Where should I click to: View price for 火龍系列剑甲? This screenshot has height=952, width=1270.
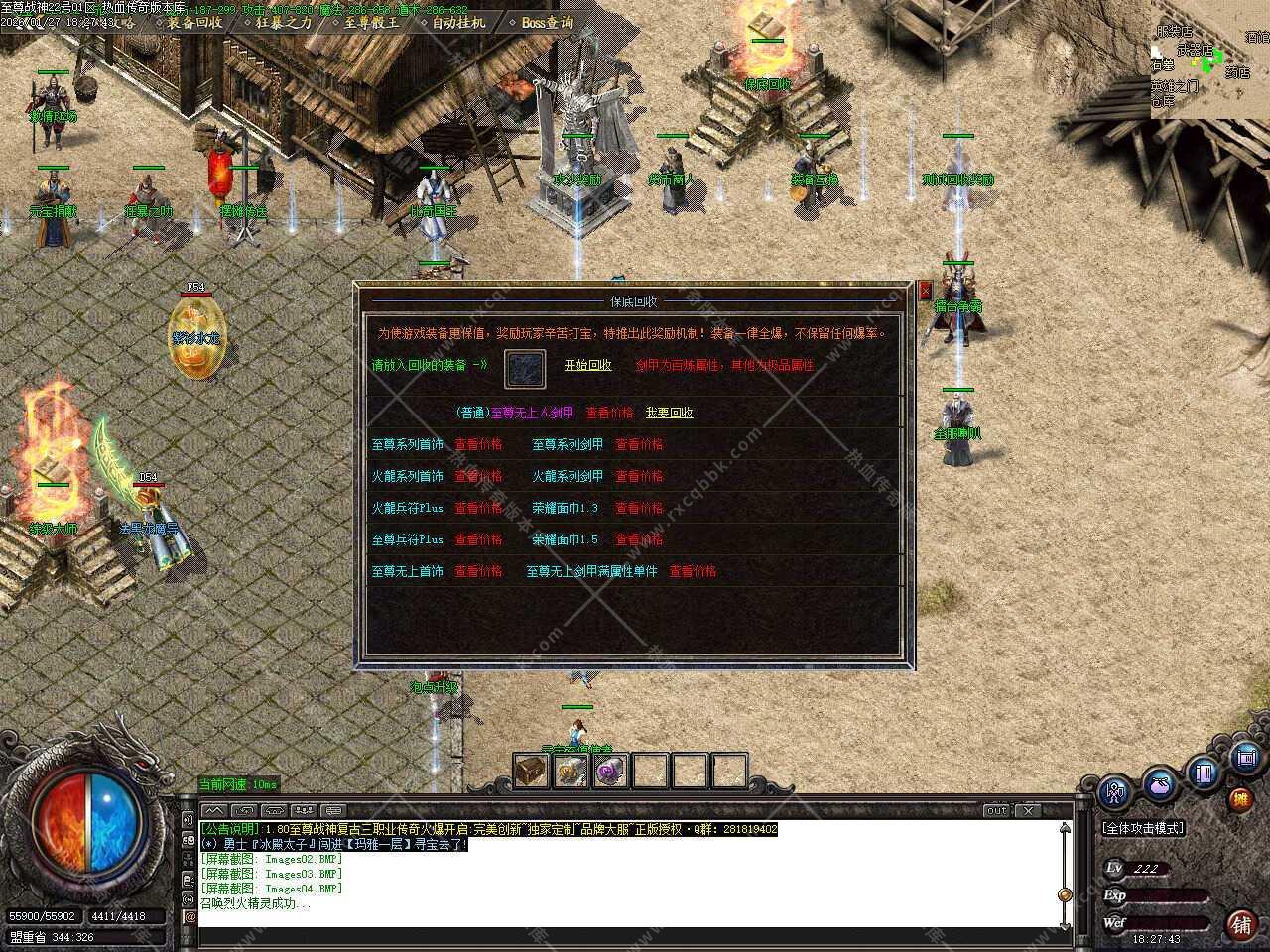pyautogui.click(x=639, y=476)
